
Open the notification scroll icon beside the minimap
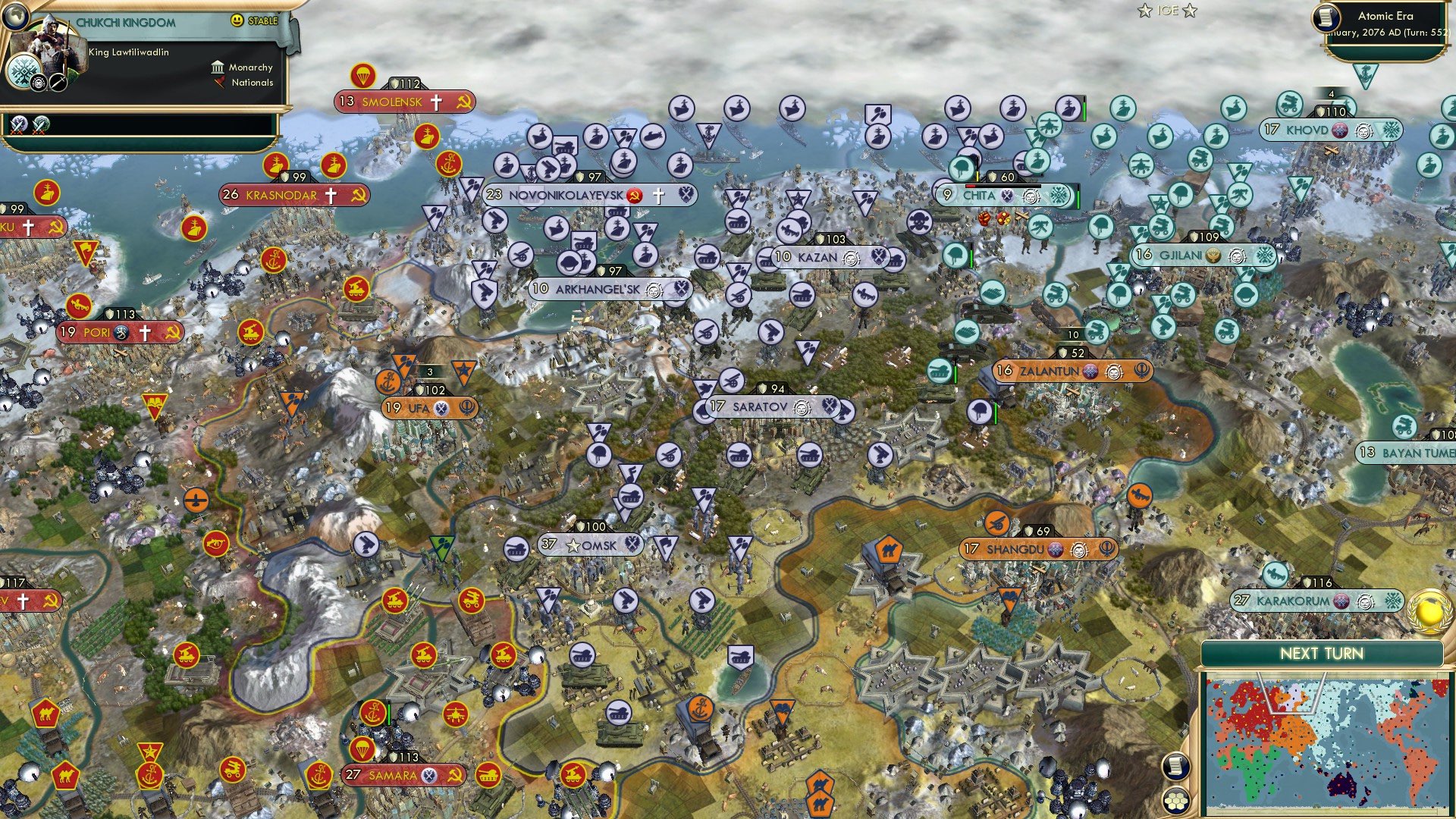[1176, 767]
